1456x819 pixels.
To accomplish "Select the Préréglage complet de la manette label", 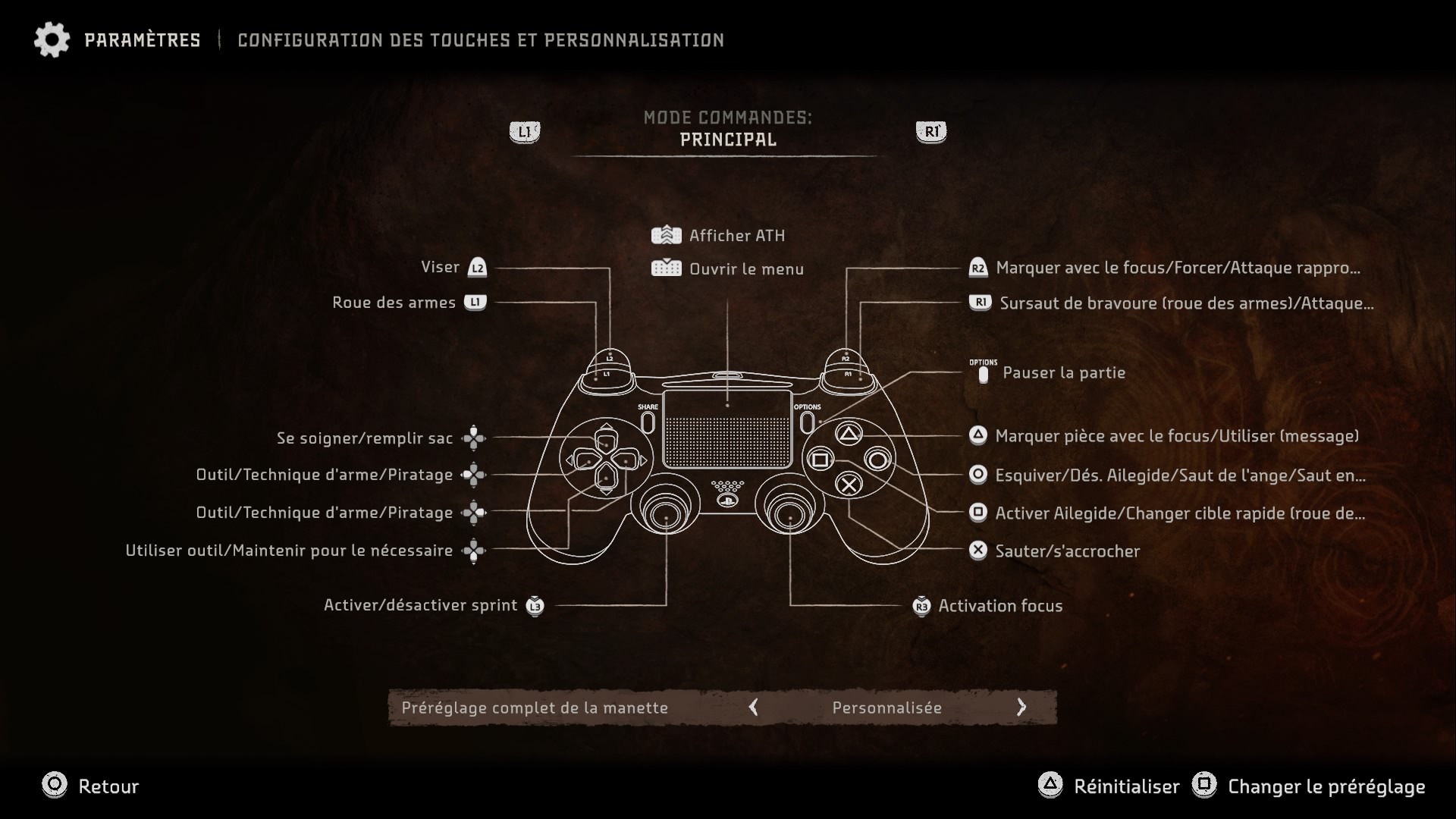I will pyautogui.click(x=535, y=708).
